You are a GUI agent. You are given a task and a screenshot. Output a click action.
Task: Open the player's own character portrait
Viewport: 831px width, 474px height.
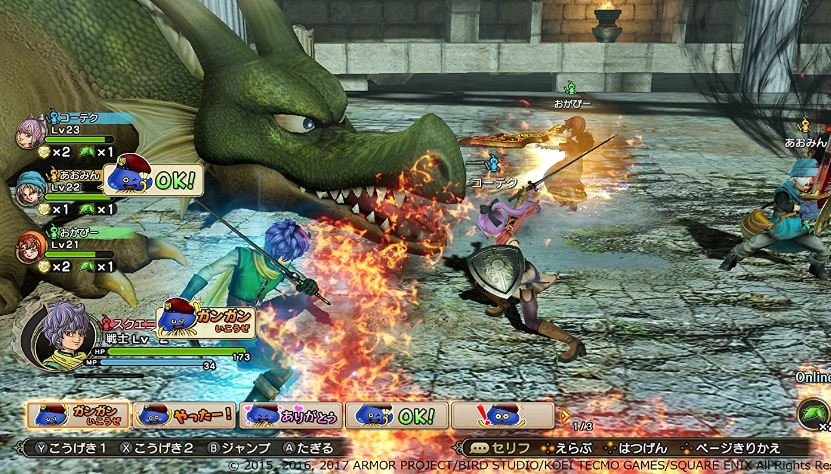coord(58,335)
